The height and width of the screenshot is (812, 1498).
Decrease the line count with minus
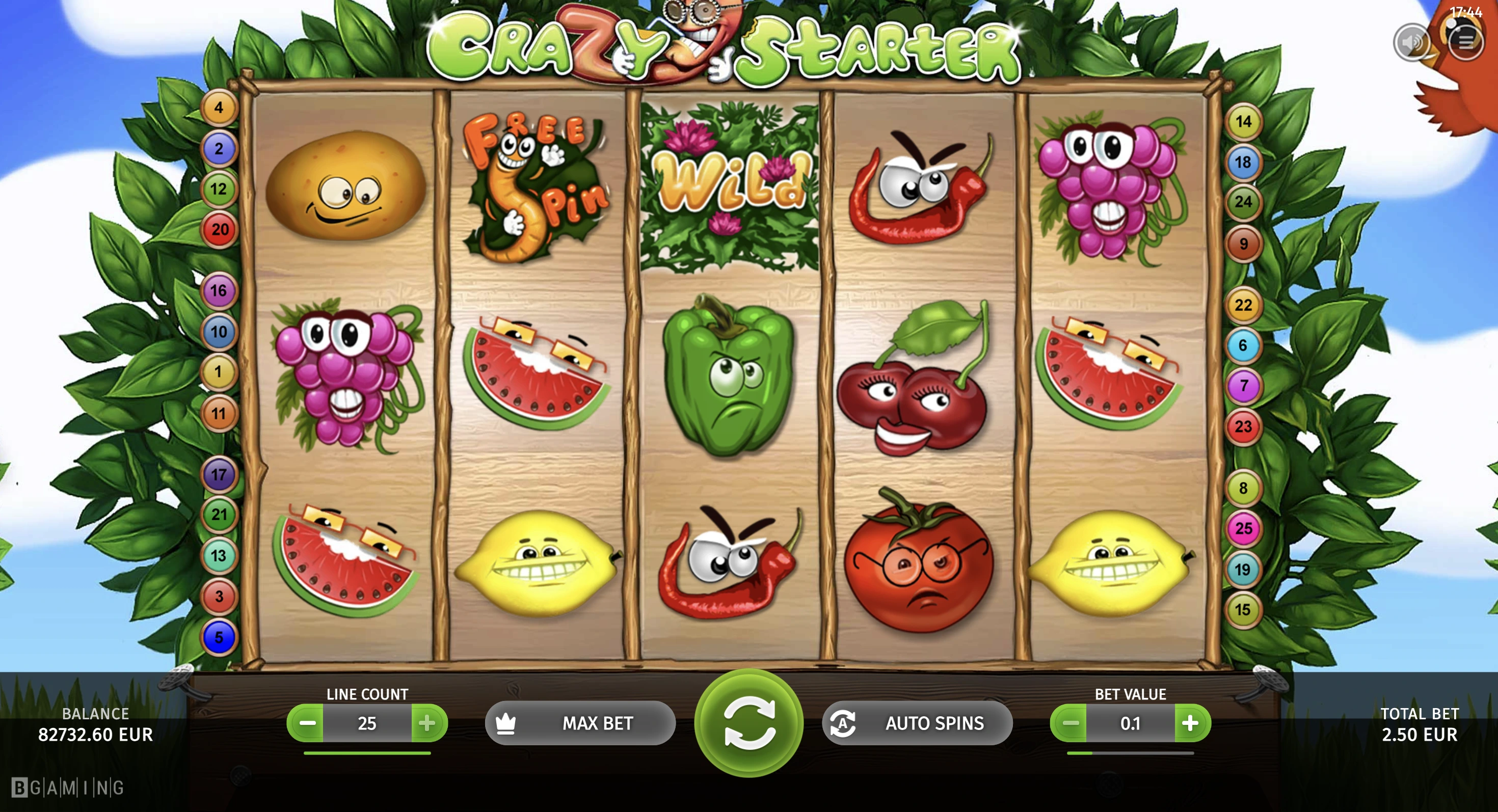(306, 723)
